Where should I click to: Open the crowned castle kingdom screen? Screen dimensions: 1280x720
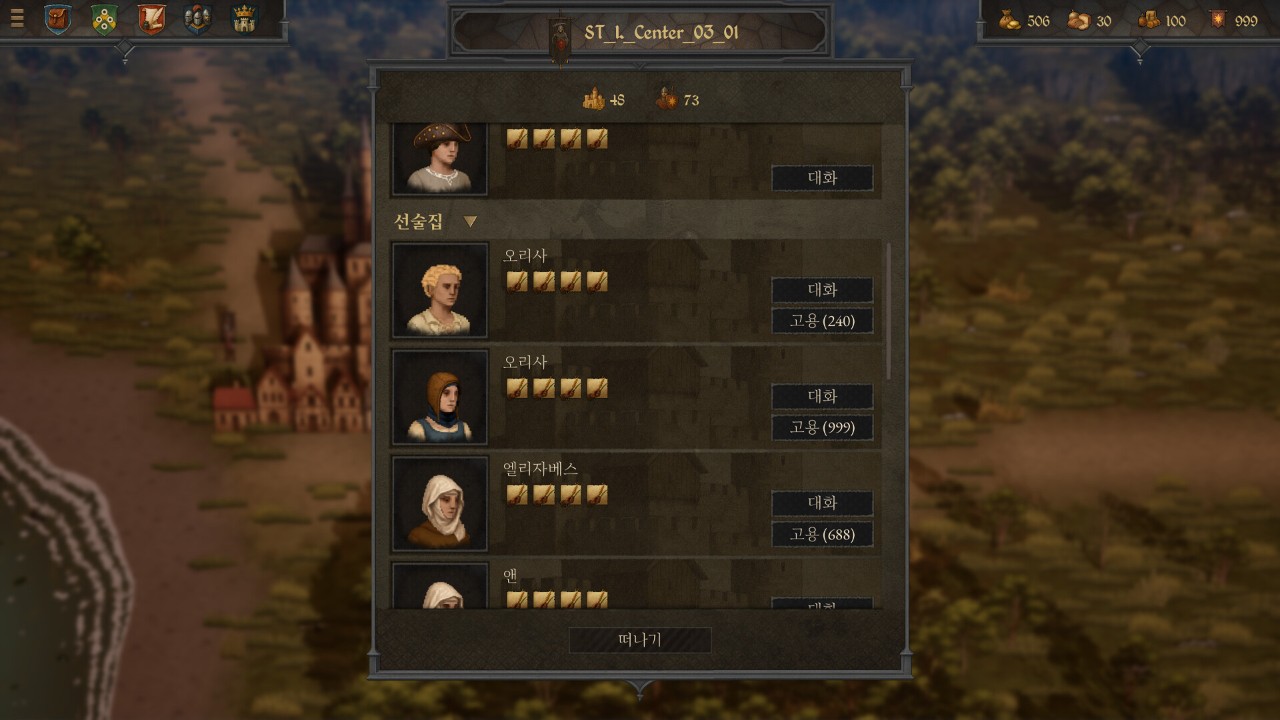click(243, 19)
